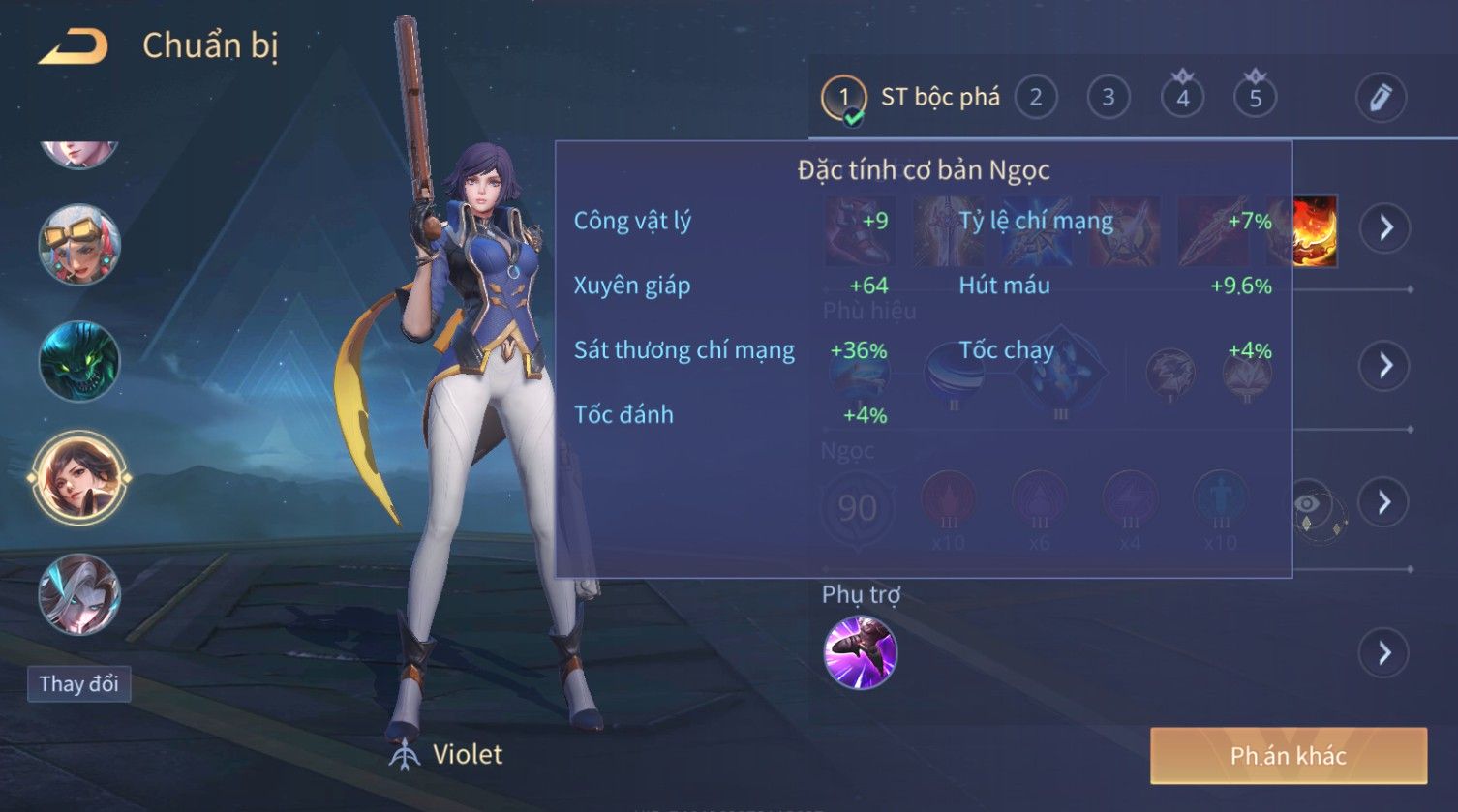This screenshot has height=812, width=1458.
Task: Select the highlighted Violet hero portrait
Action: (x=79, y=478)
